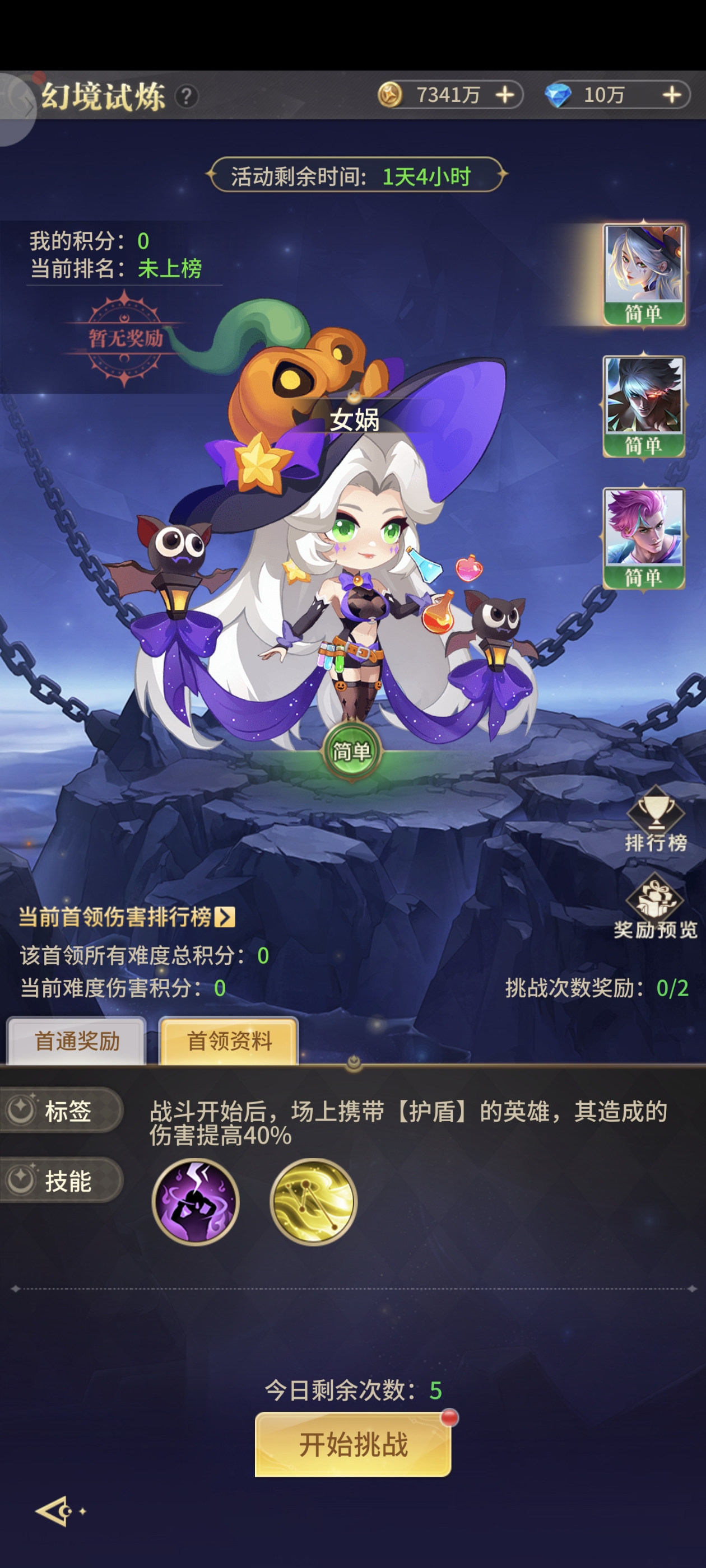
Task: Open 当前首领伤害排行榜 arrow link
Action: coord(225,917)
